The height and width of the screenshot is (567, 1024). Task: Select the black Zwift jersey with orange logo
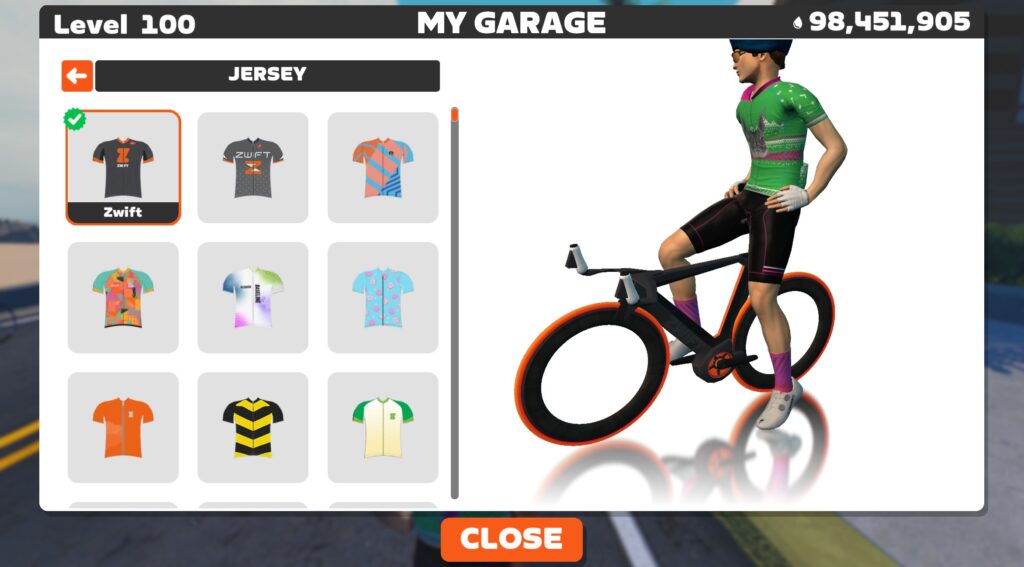click(x=123, y=167)
